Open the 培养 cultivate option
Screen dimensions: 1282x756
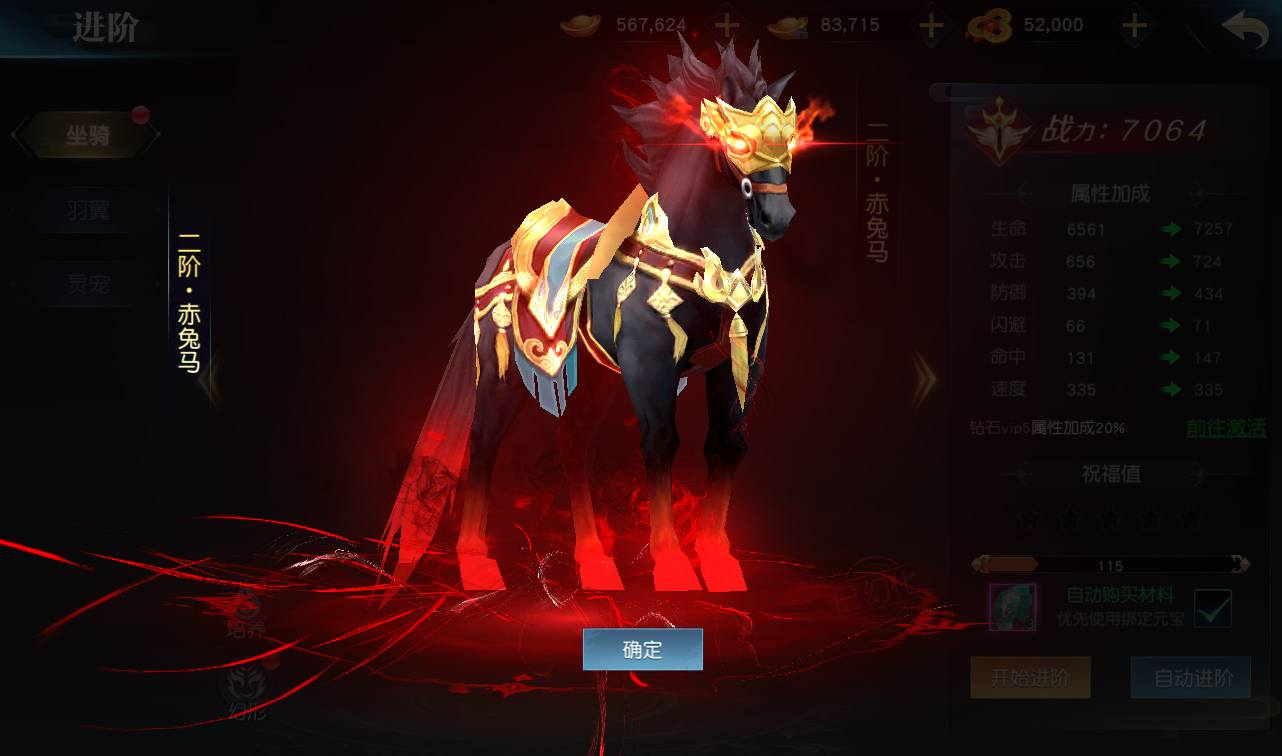(245, 612)
